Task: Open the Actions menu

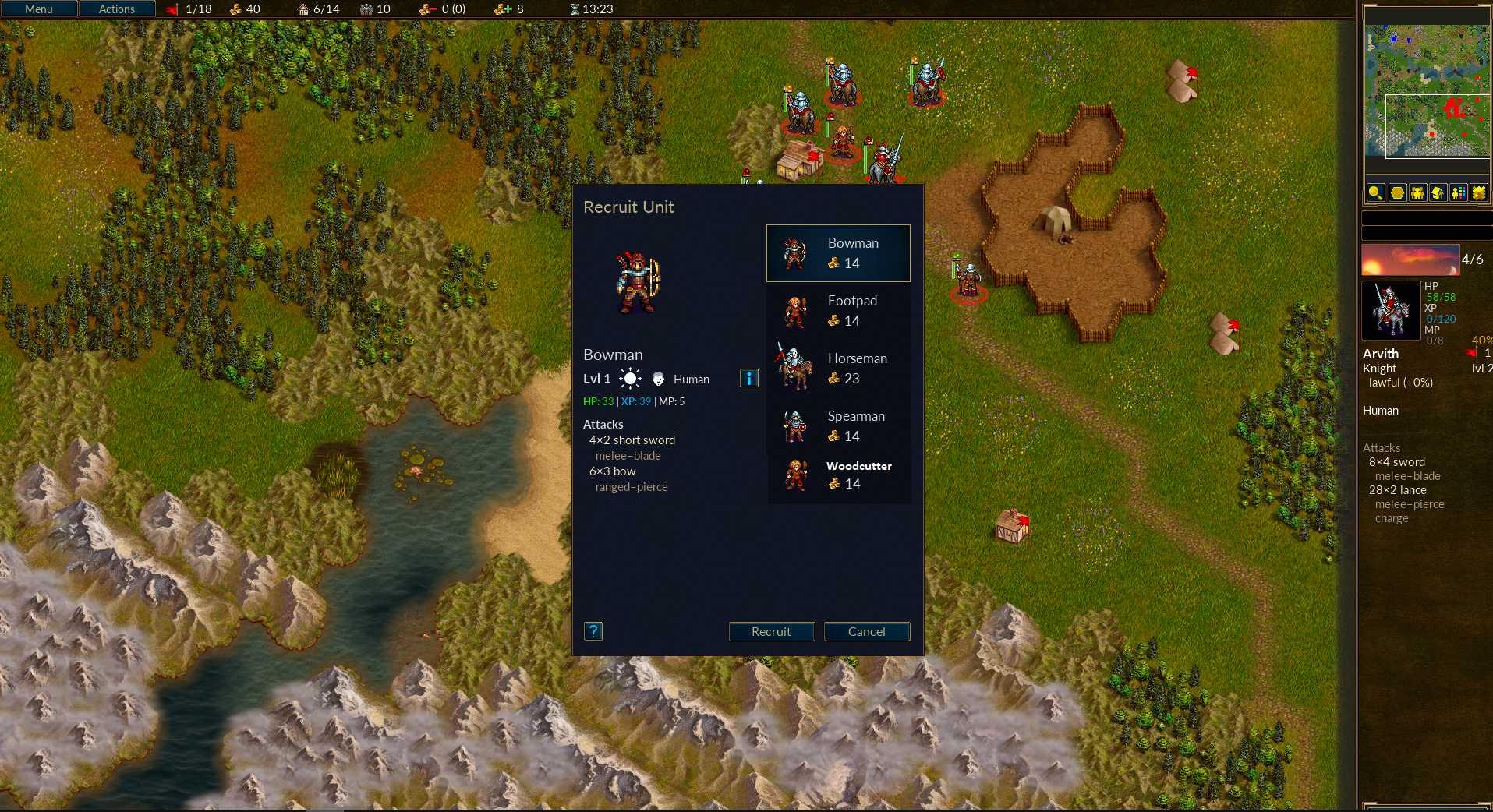Action: 117,9
